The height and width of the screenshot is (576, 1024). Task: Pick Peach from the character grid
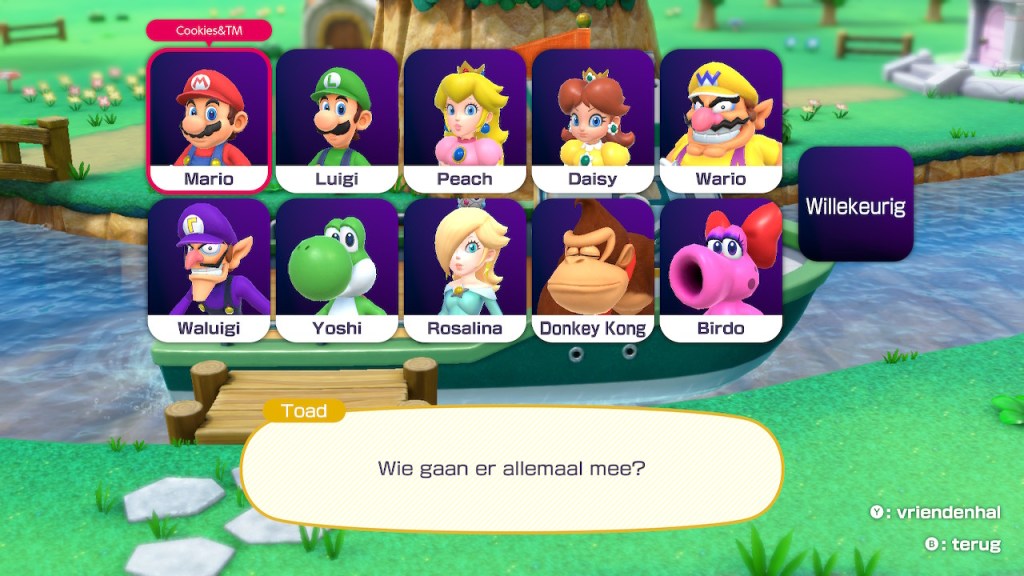tap(465, 120)
